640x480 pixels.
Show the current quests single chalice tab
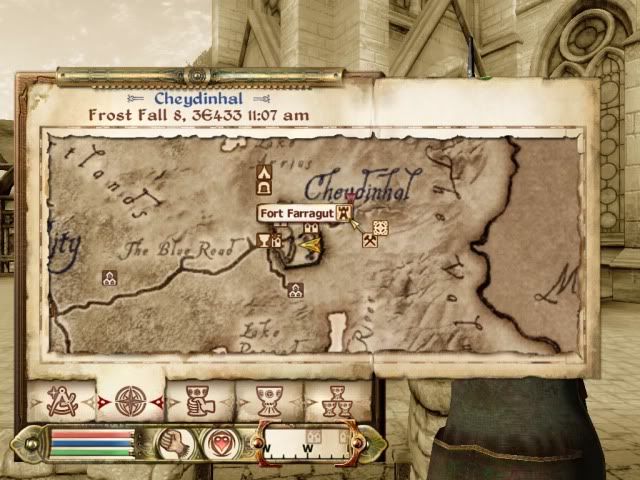pos(267,400)
